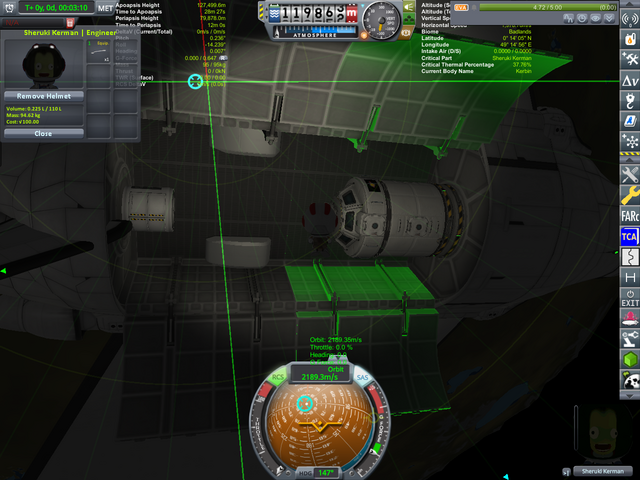Viewport: 640px width, 480px height.
Task: Open the FAR toolbar button
Action: tap(630, 215)
